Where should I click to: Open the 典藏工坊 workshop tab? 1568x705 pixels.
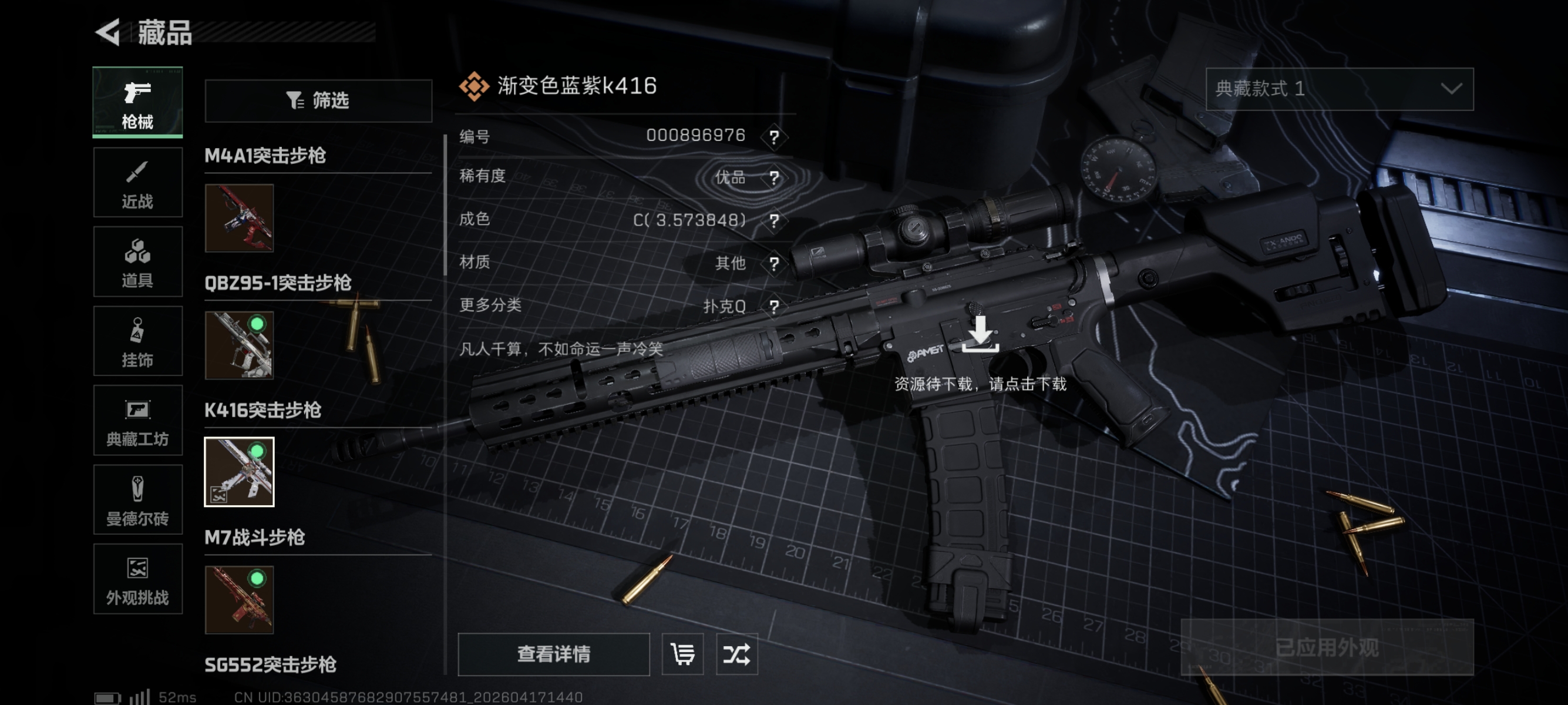[137, 420]
